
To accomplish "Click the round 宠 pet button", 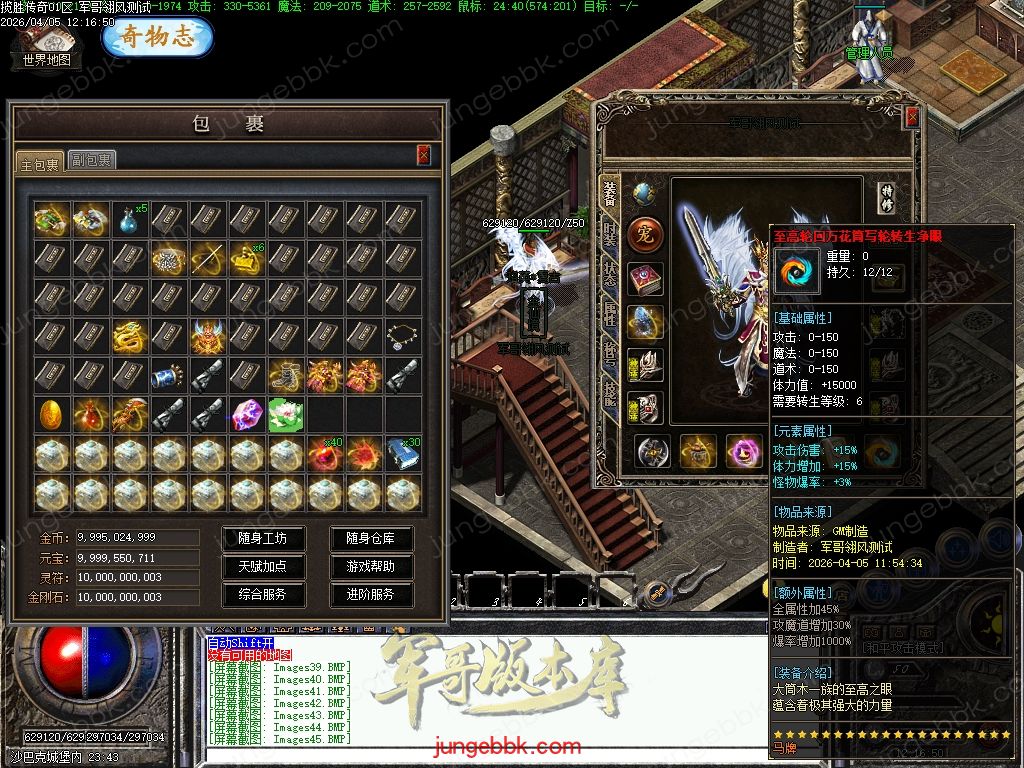I will 645,236.
